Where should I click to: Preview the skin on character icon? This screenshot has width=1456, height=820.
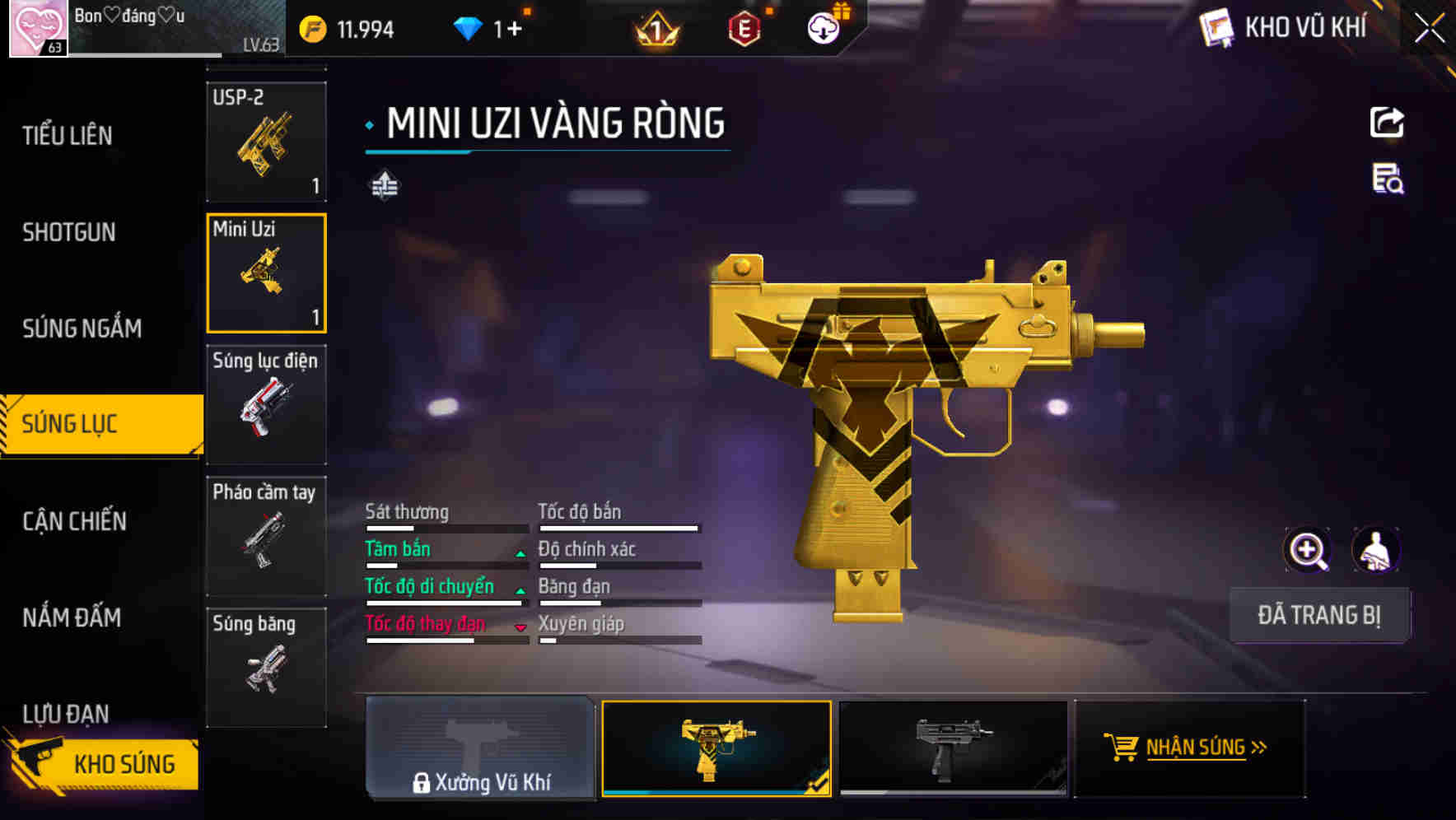(1375, 550)
